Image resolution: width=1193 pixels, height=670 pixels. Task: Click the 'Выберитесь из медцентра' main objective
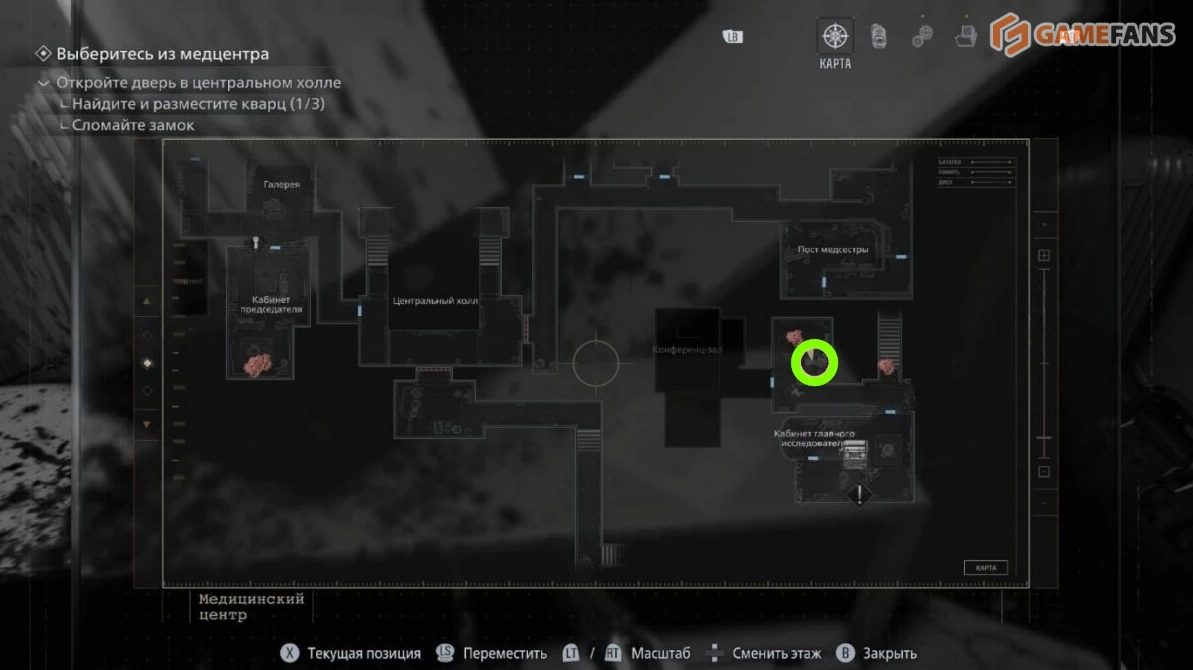(x=162, y=54)
